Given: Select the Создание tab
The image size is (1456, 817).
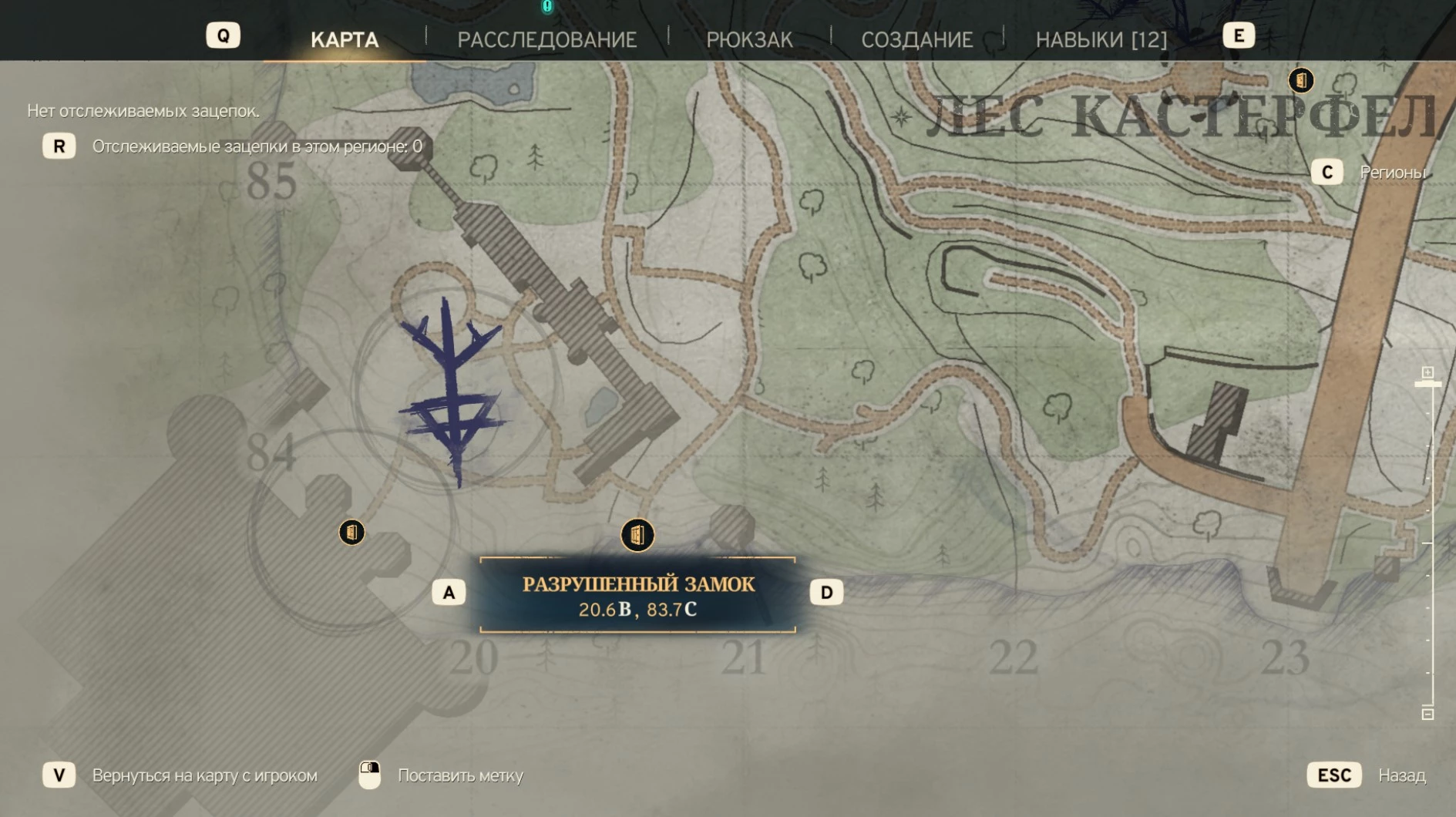Looking at the screenshot, I should [916, 39].
